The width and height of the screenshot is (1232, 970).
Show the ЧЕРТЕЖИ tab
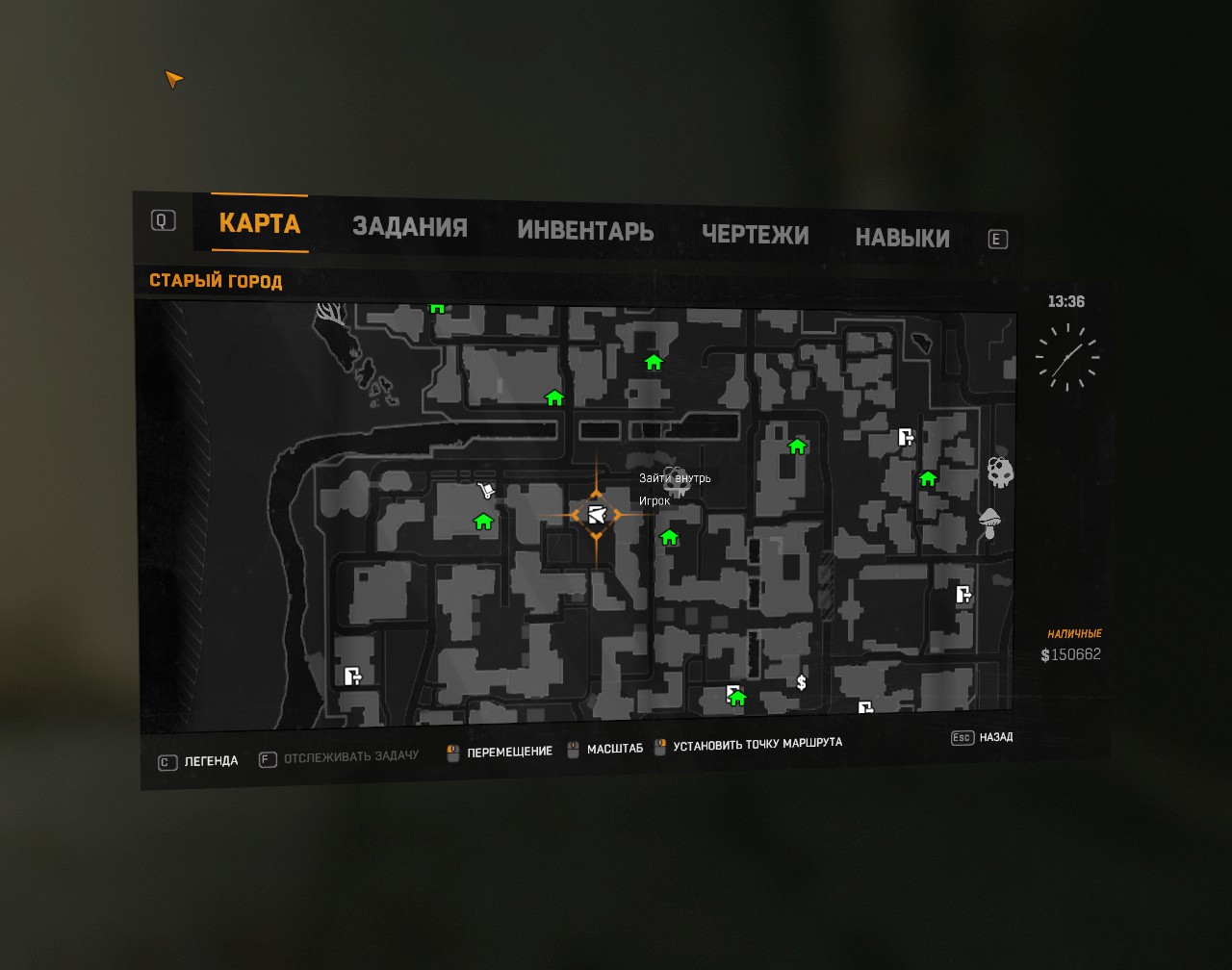click(x=755, y=235)
